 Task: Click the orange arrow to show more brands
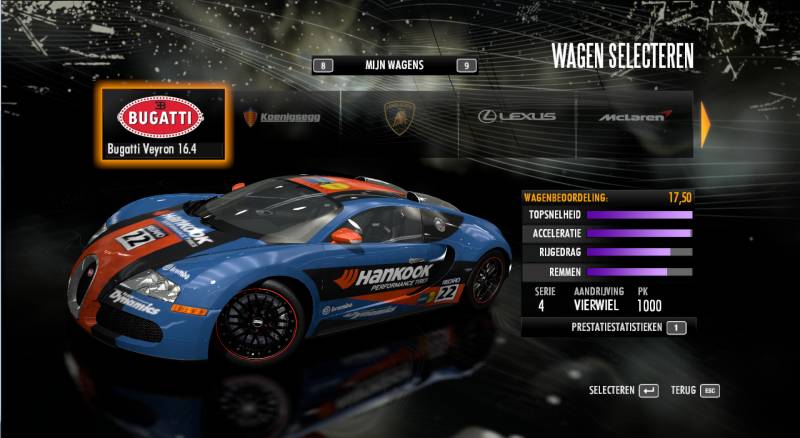[705, 120]
